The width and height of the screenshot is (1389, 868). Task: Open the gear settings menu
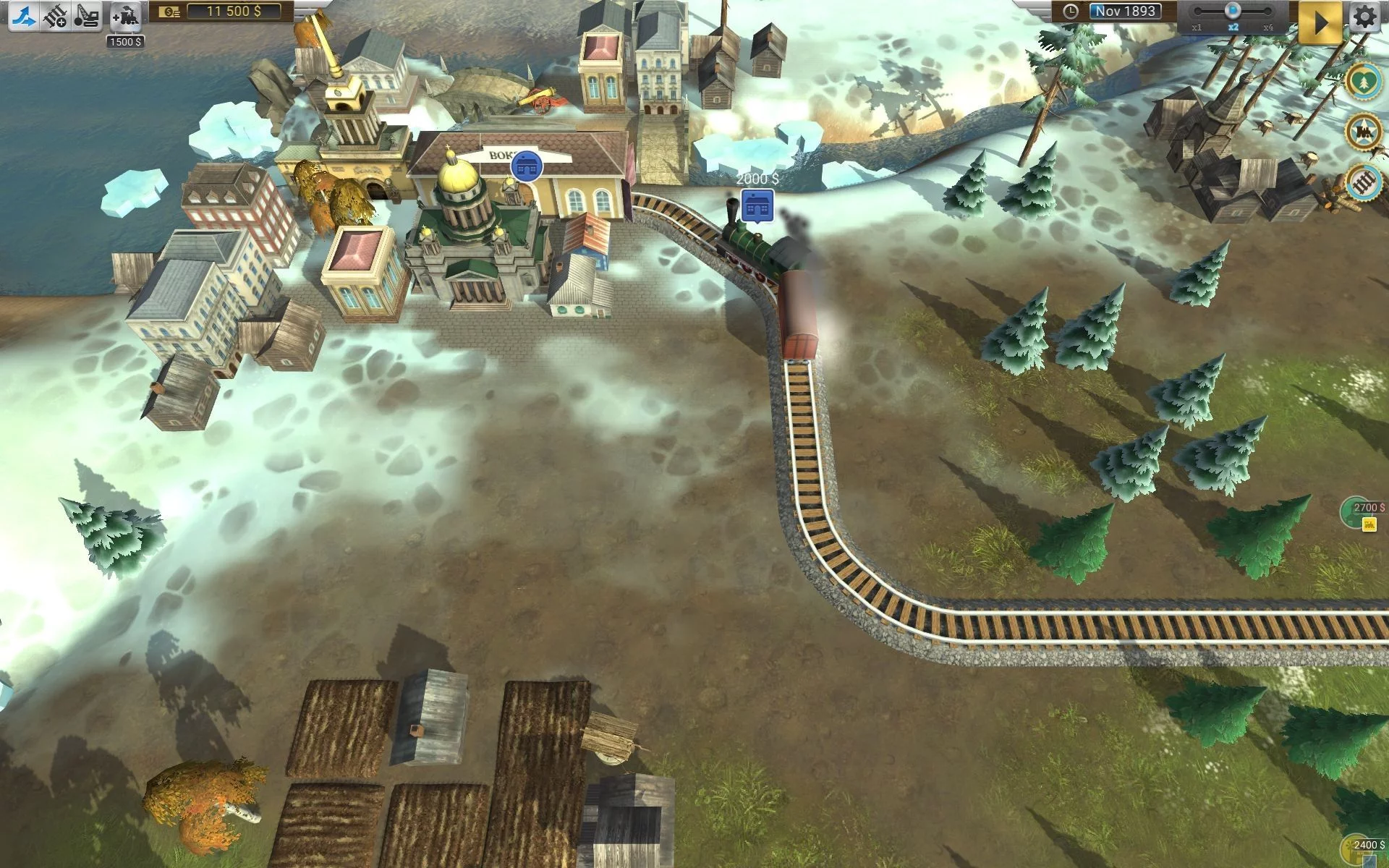[x=1365, y=17]
